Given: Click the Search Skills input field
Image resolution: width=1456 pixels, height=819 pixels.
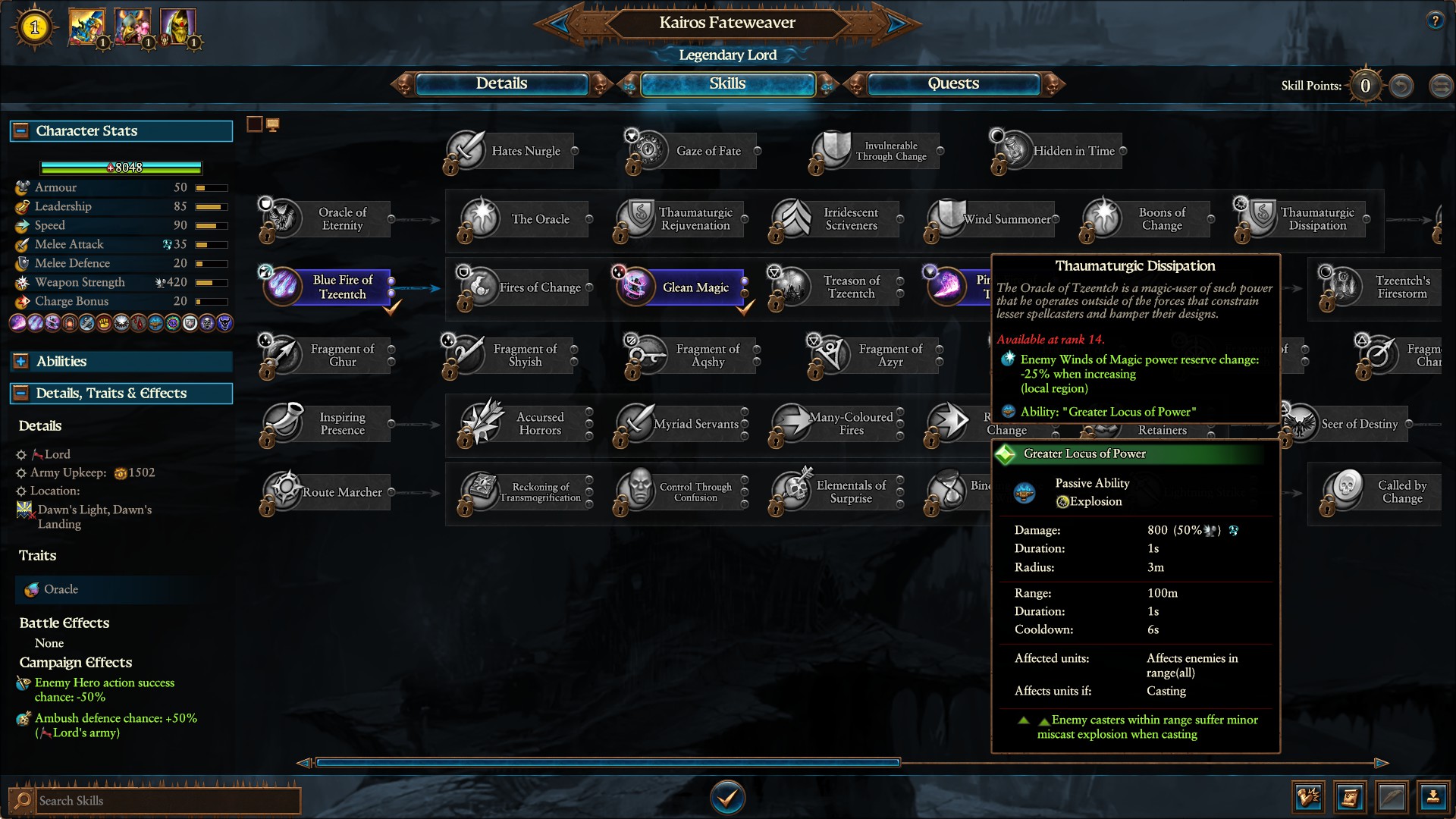Looking at the screenshot, I should pyautogui.click(x=167, y=800).
